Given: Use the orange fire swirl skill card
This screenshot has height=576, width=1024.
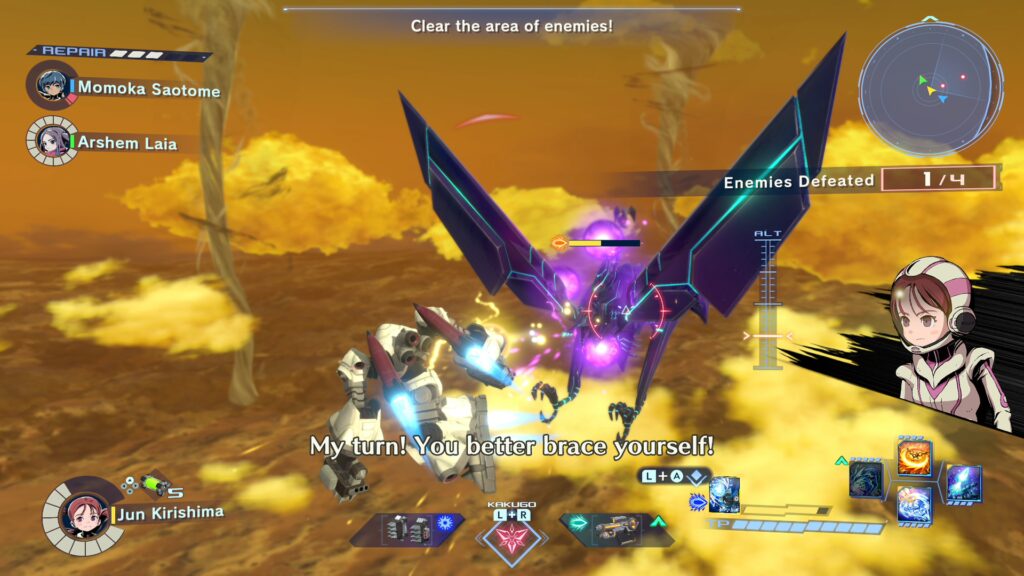Looking at the screenshot, I should point(914,458).
